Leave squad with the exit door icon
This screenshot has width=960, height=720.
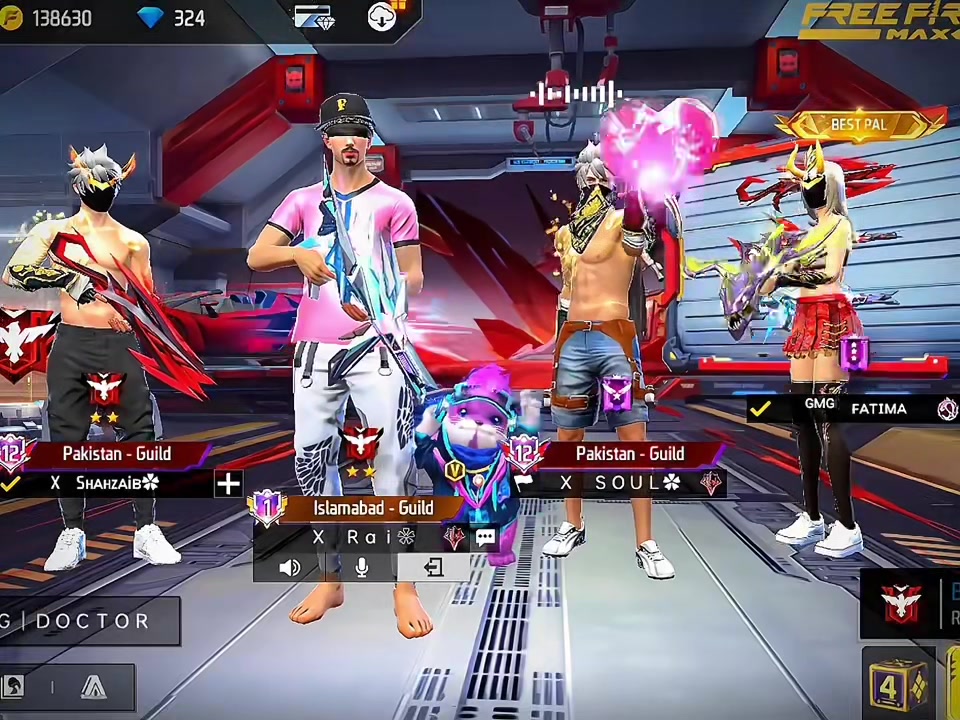click(x=433, y=568)
